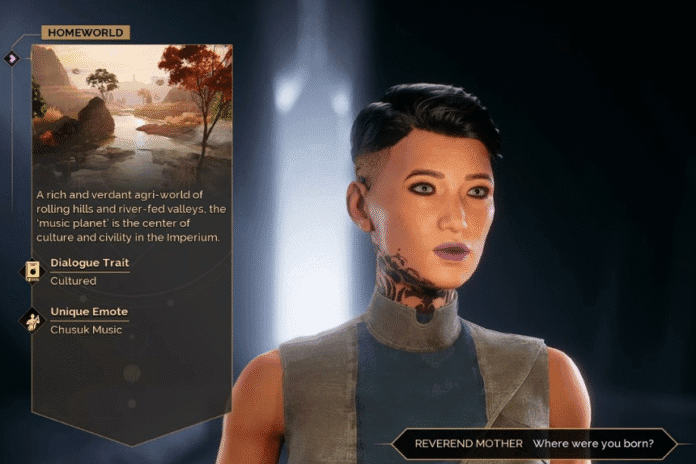696x464 pixels.
Task: Click the Unique Emote Chusuk Music icon
Action: (32, 320)
